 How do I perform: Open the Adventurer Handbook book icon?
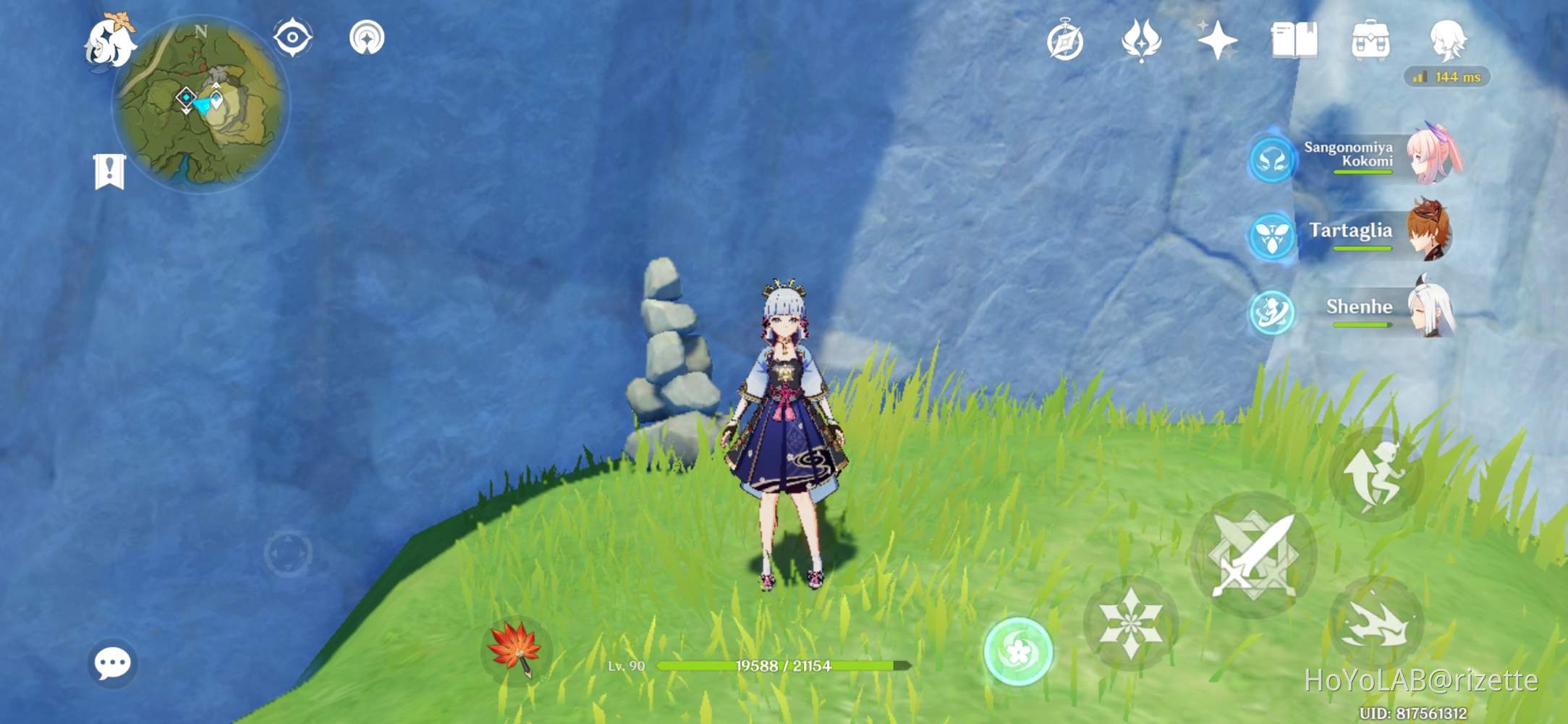click(1294, 41)
